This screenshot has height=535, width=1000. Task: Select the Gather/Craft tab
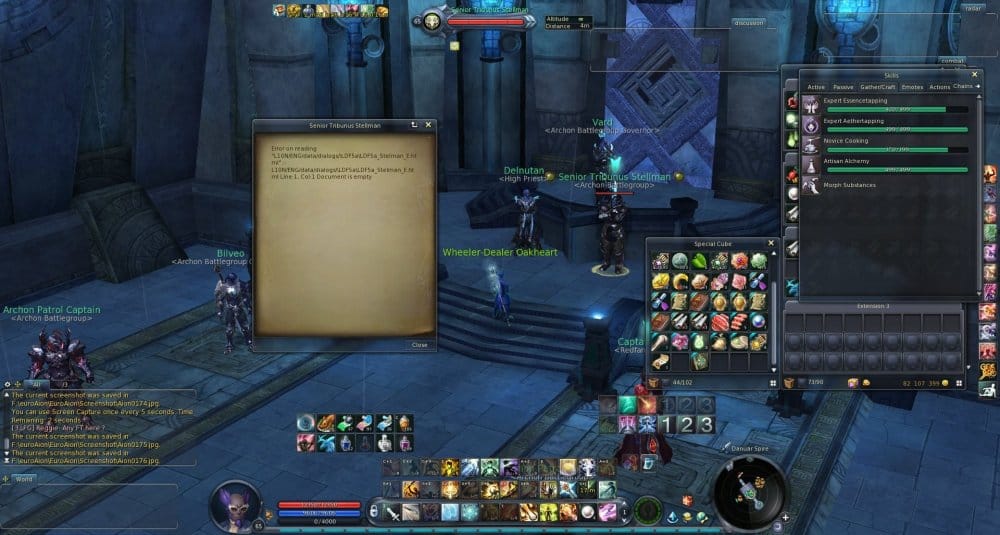pyautogui.click(x=877, y=87)
